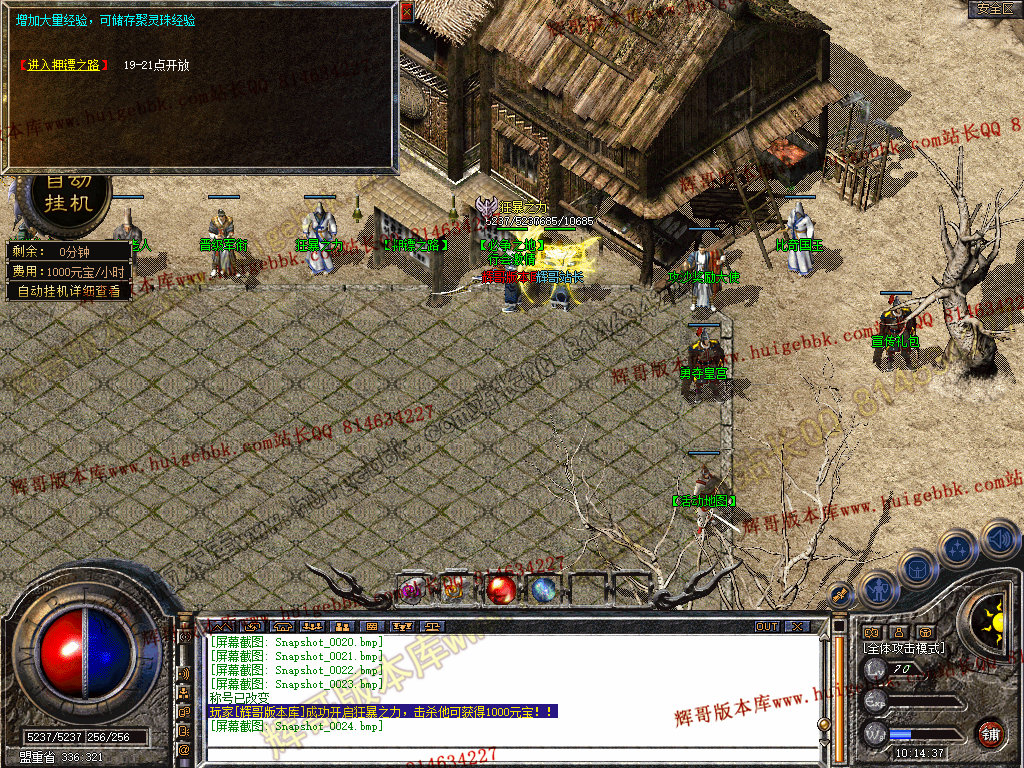Use the red potion in the quick belt

tap(502, 589)
